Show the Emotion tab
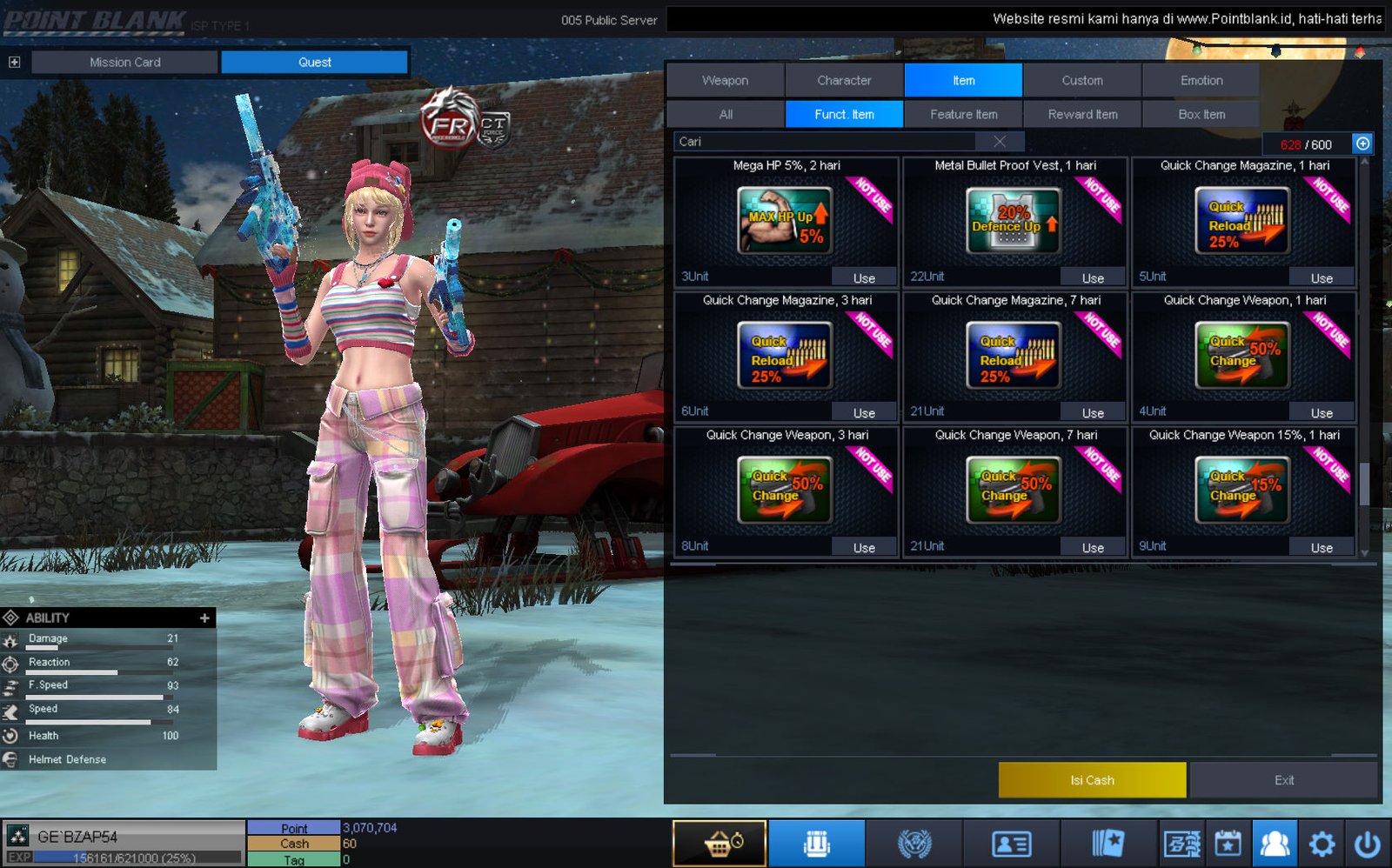The image size is (1392, 868). (x=1201, y=80)
